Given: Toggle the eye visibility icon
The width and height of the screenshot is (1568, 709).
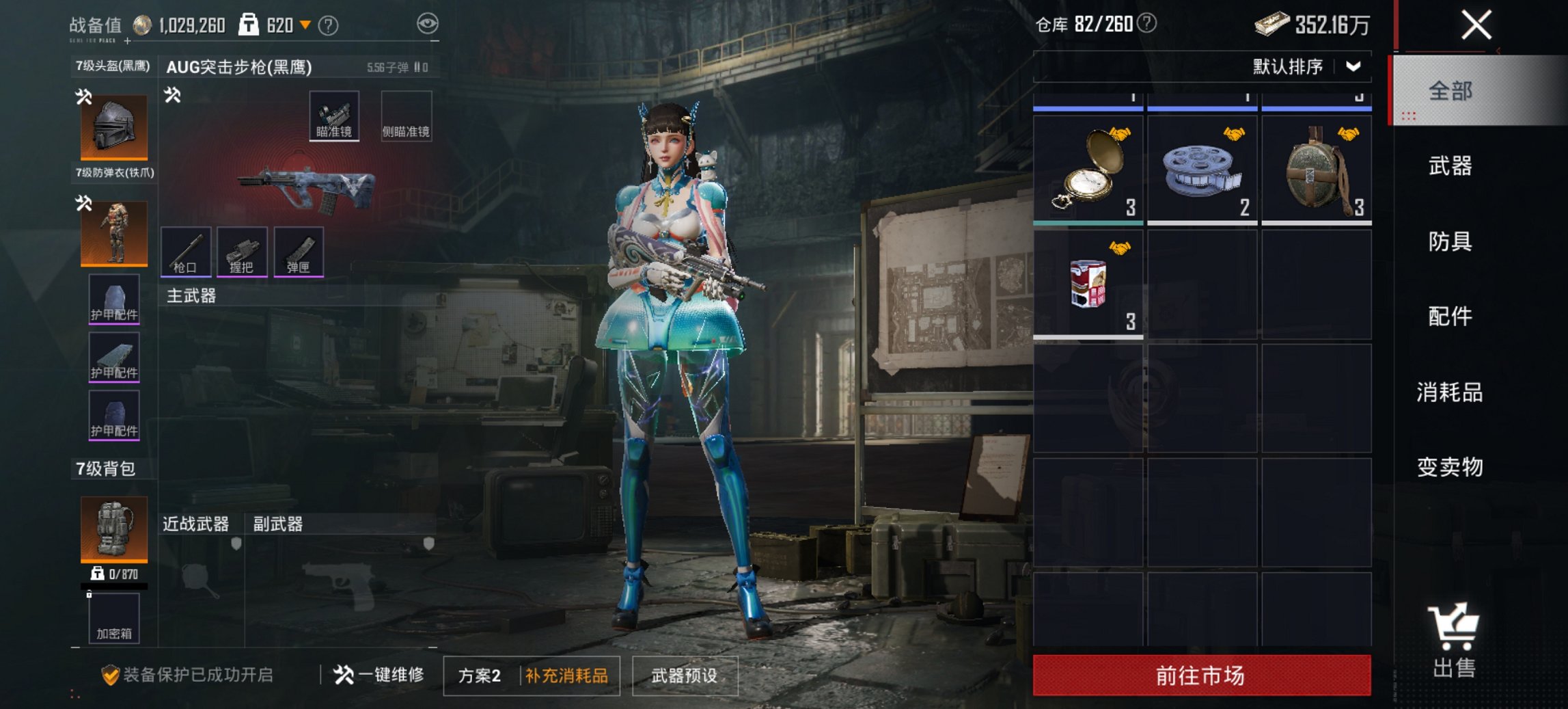Looking at the screenshot, I should pos(427,25).
